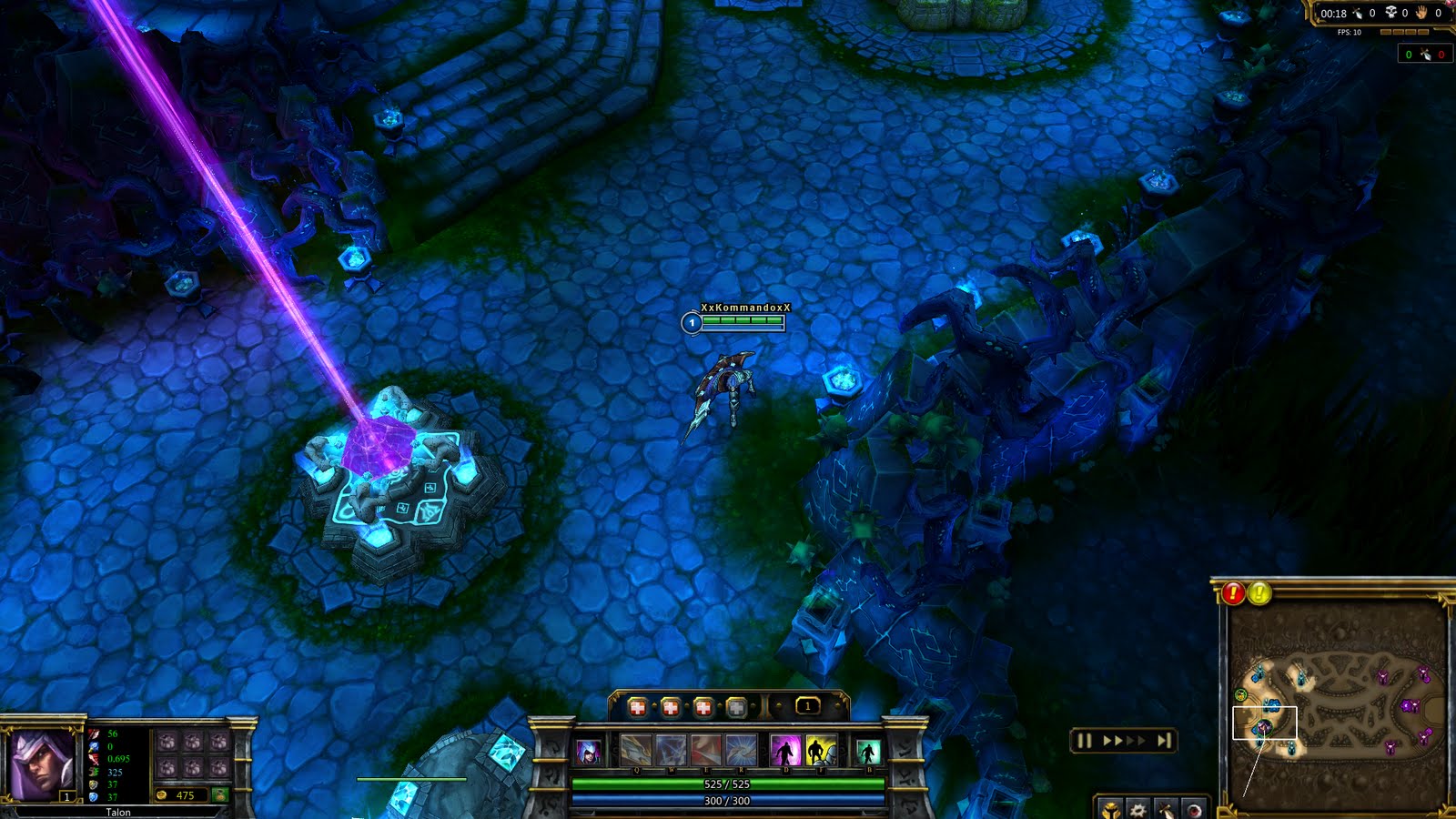1456x819 pixels.
Task: Select the trinket slot labeled 1
Action: click(x=807, y=706)
